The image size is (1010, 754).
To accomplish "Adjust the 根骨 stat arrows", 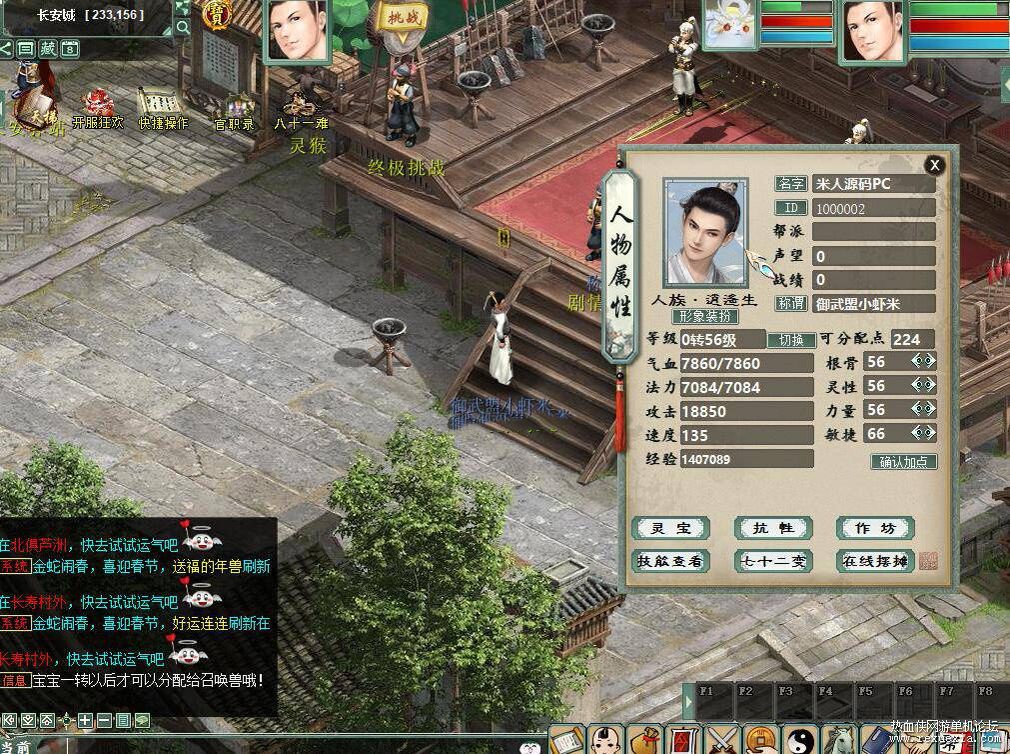I will point(923,361).
